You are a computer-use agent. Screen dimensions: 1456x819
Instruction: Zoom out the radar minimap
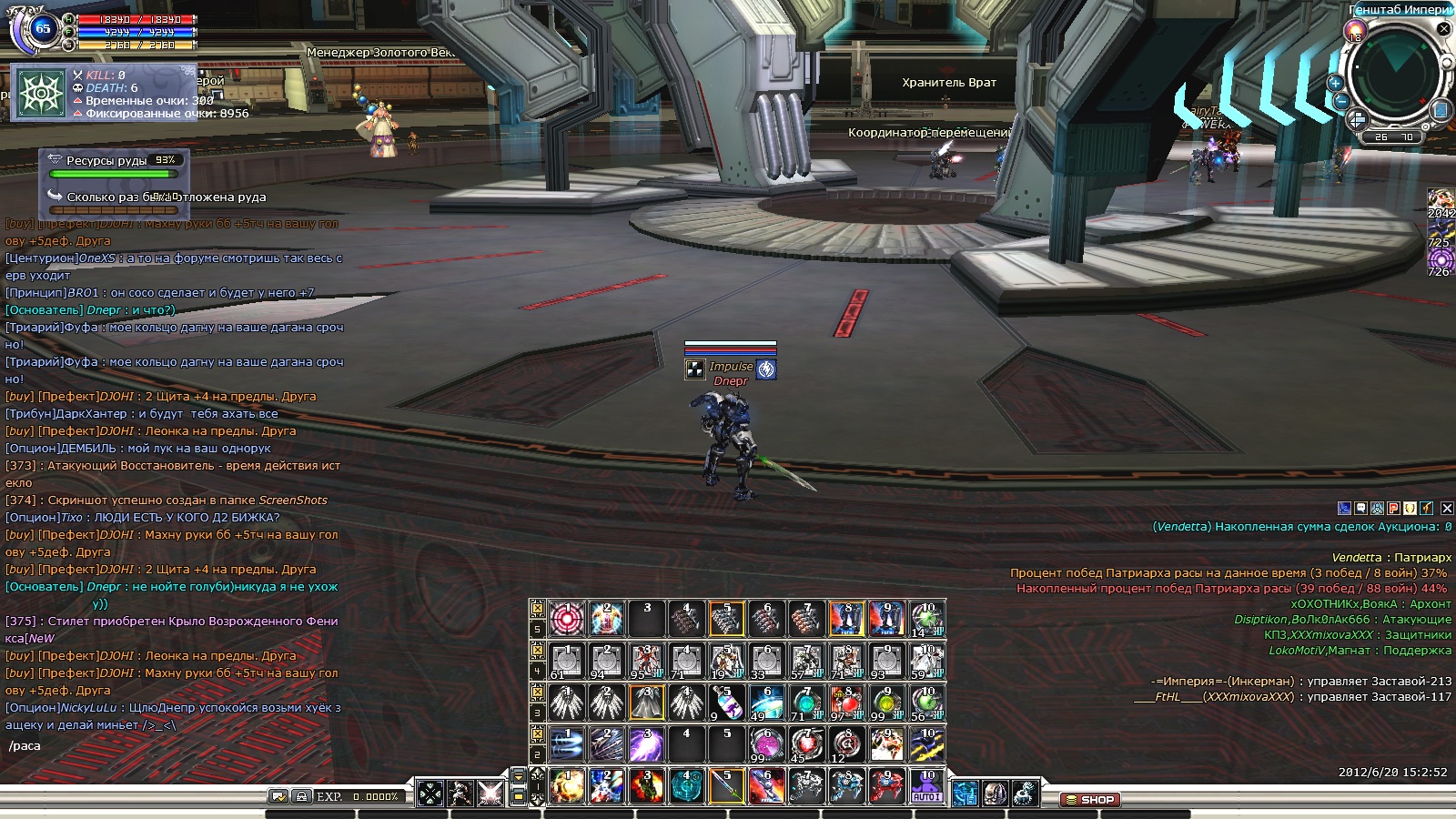coord(1341,102)
